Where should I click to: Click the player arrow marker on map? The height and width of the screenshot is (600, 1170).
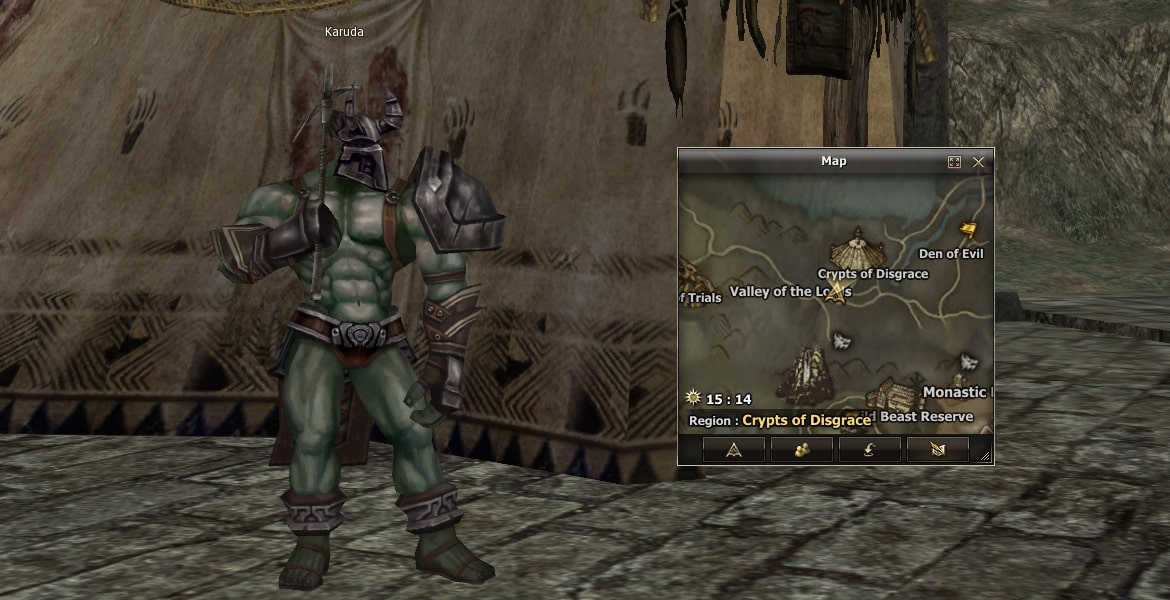click(x=838, y=293)
